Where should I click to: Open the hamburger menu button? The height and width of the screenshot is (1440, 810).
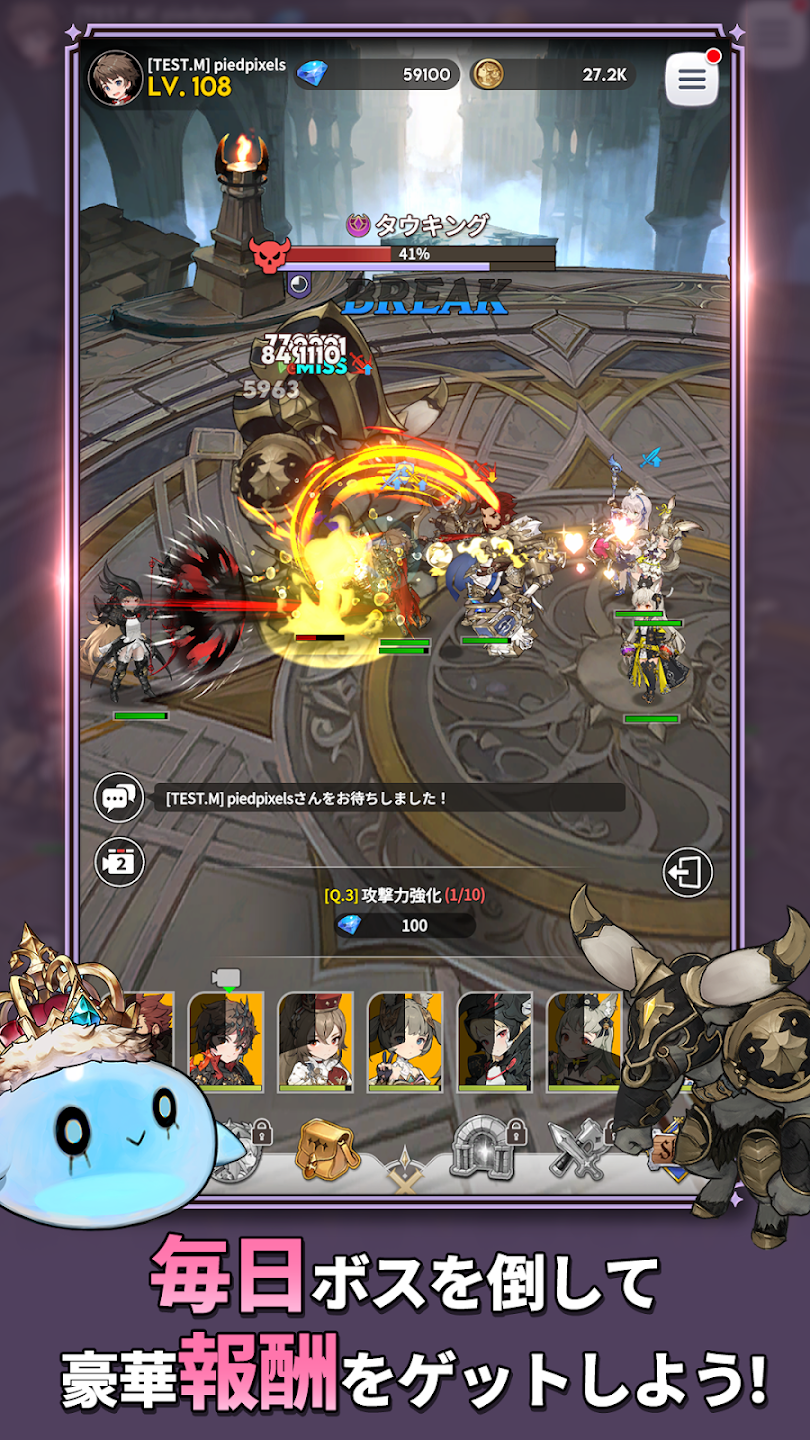[x=692, y=79]
